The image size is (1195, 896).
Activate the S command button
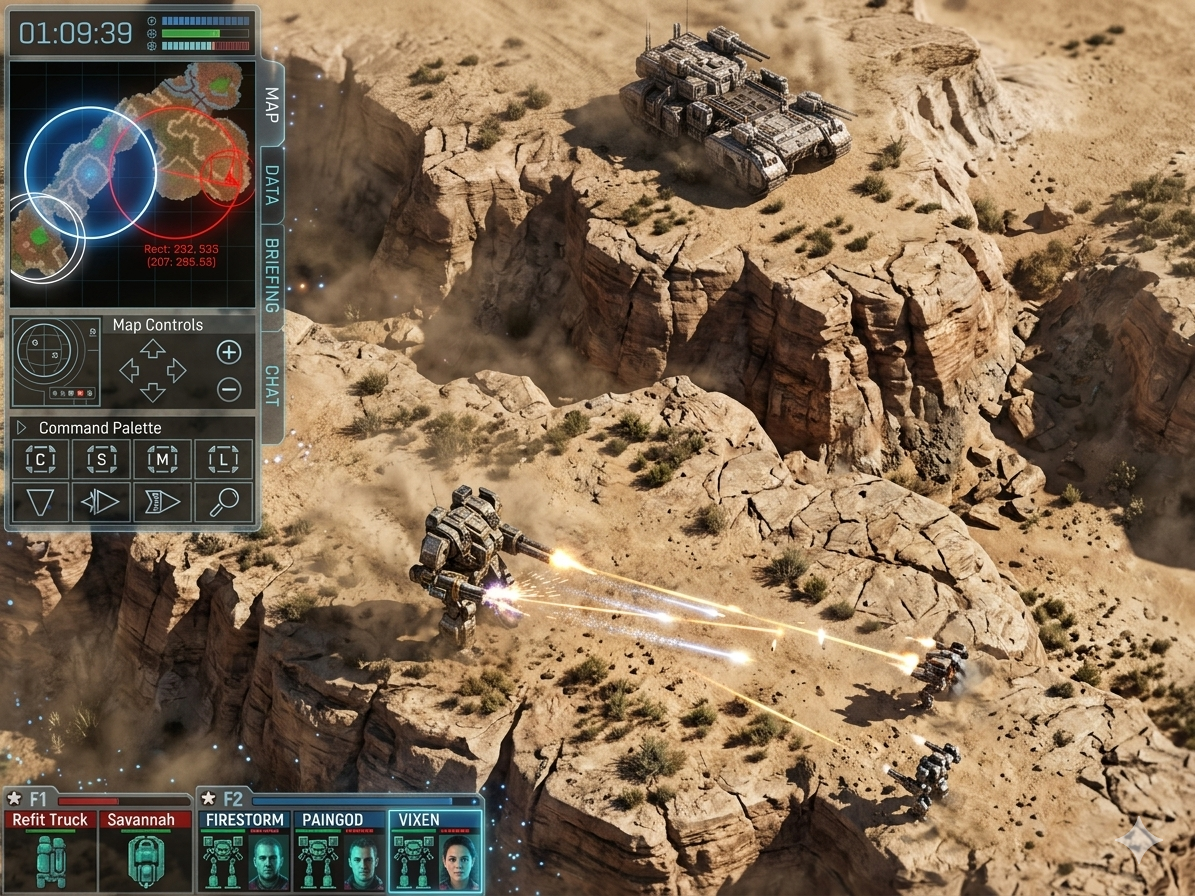[x=101, y=460]
